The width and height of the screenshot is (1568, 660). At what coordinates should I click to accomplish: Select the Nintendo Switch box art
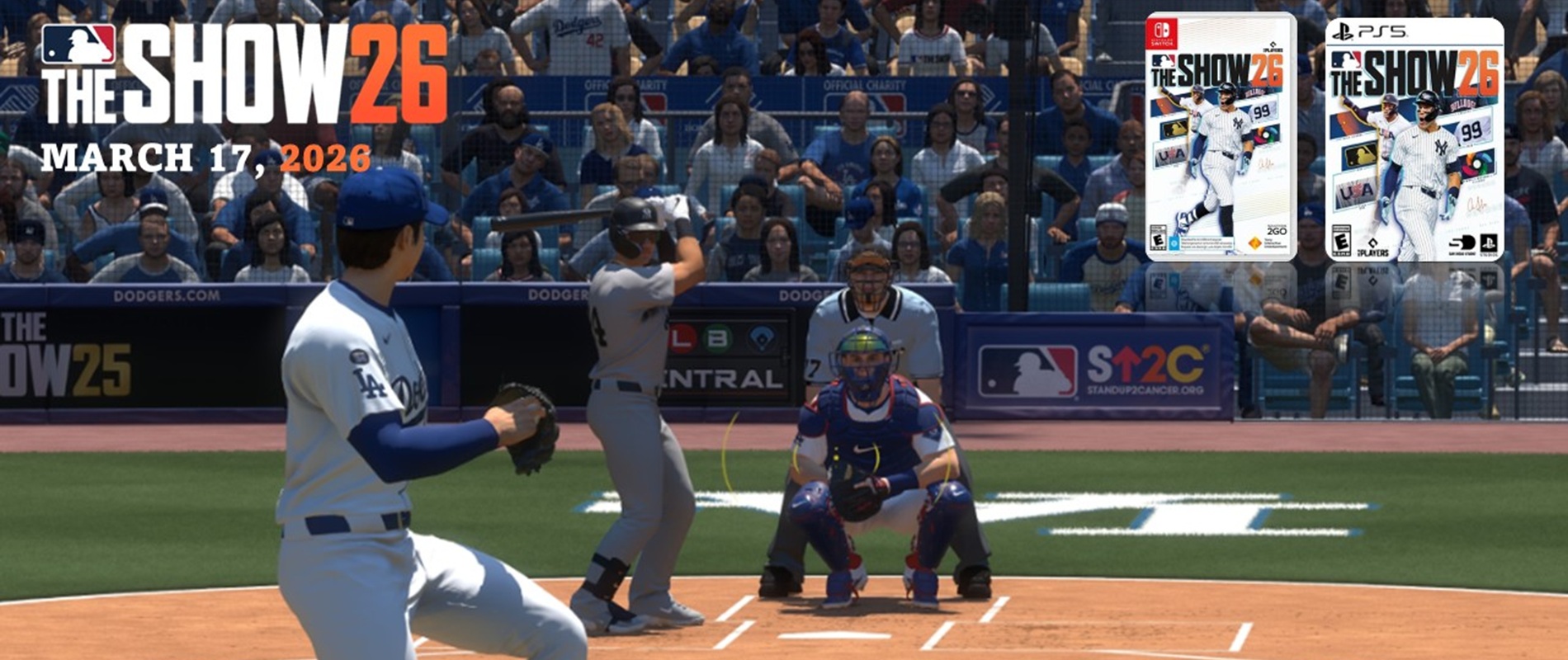[x=1221, y=137]
